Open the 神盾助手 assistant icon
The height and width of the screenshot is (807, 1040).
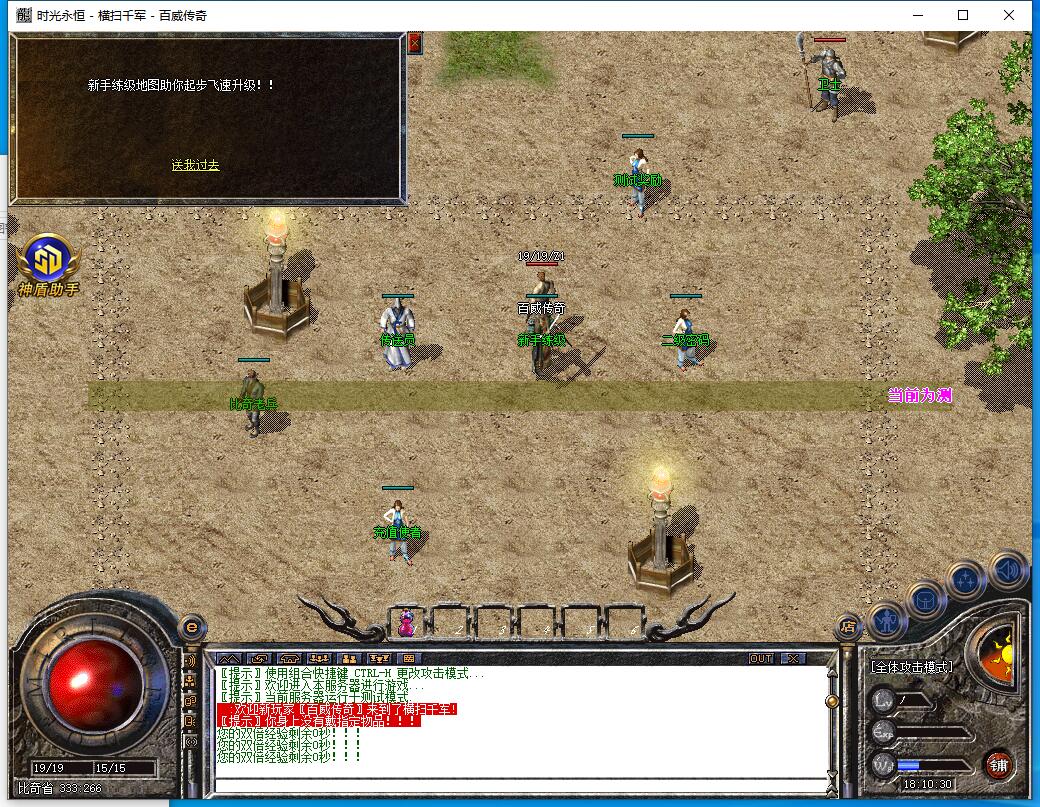[x=47, y=262]
